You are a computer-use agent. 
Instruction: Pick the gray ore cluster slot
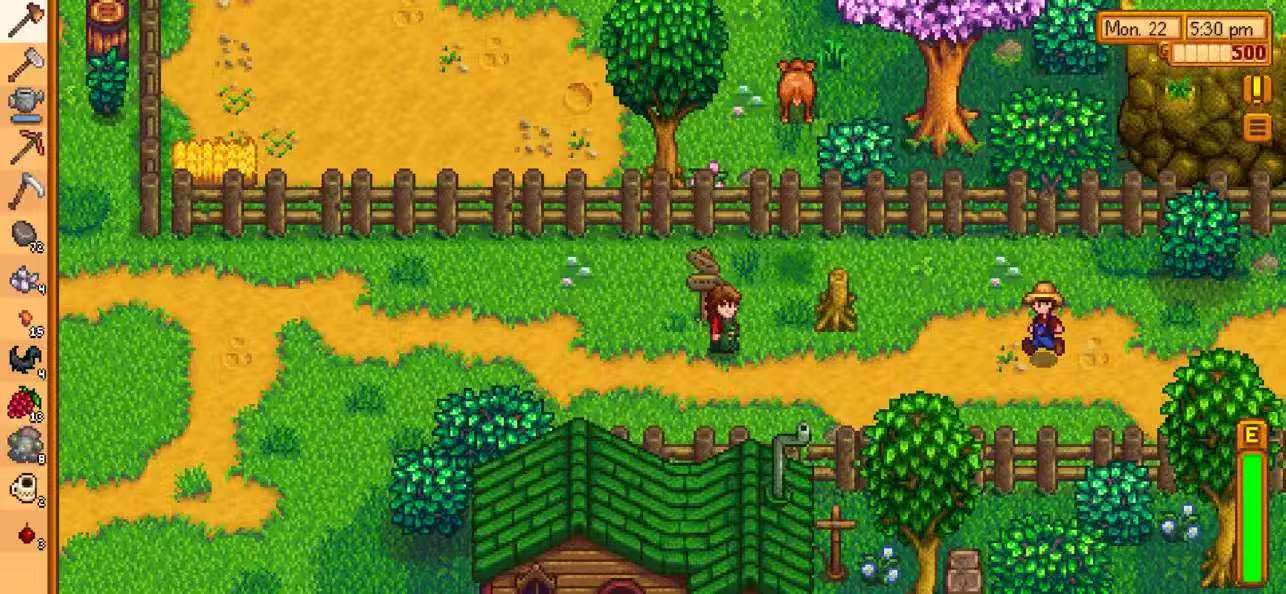click(x=25, y=444)
